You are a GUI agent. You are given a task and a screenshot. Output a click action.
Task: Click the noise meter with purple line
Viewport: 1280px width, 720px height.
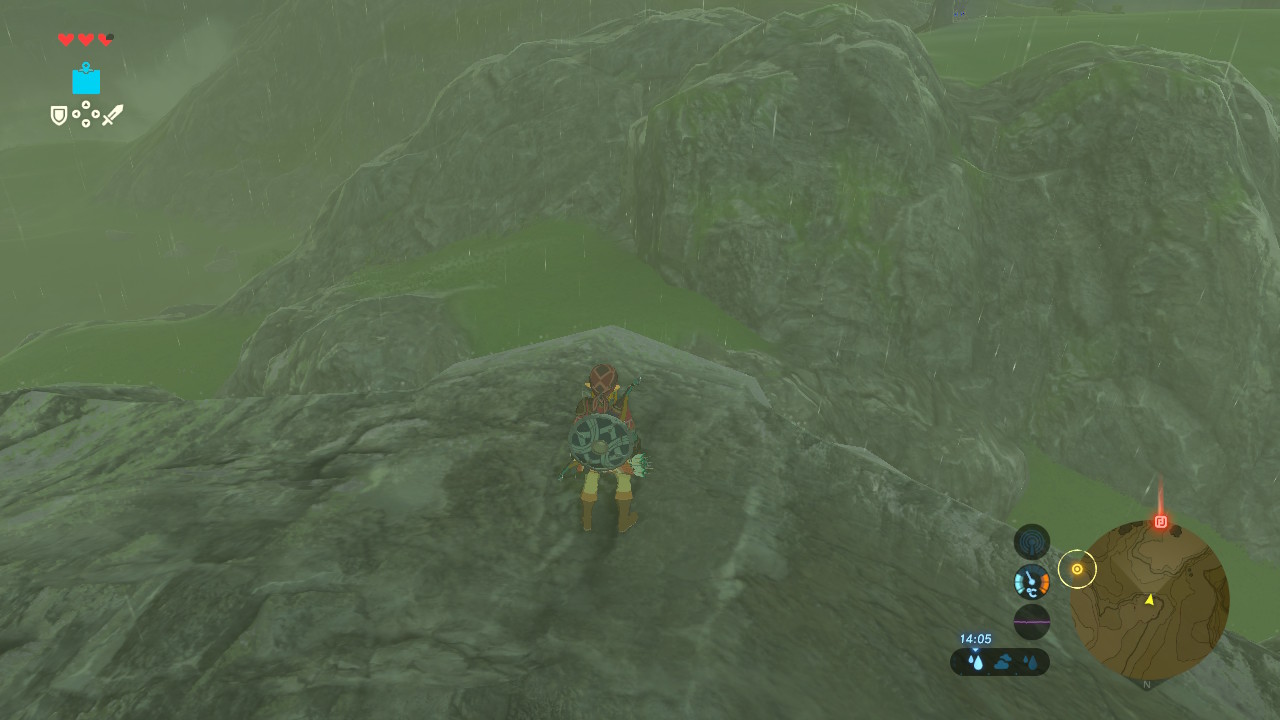pos(1032,621)
